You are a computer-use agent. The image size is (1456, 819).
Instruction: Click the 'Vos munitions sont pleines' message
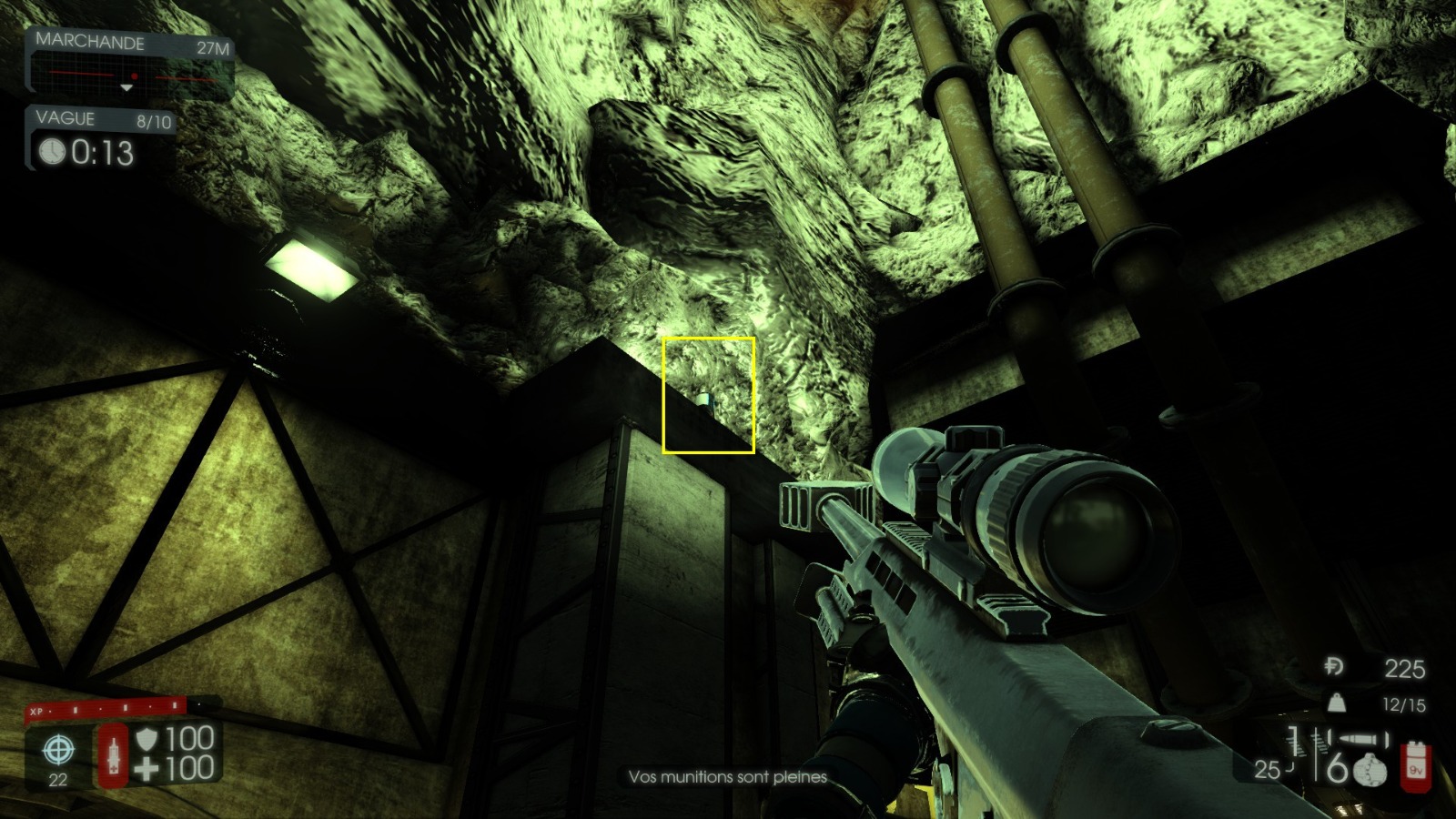click(726, 778)
